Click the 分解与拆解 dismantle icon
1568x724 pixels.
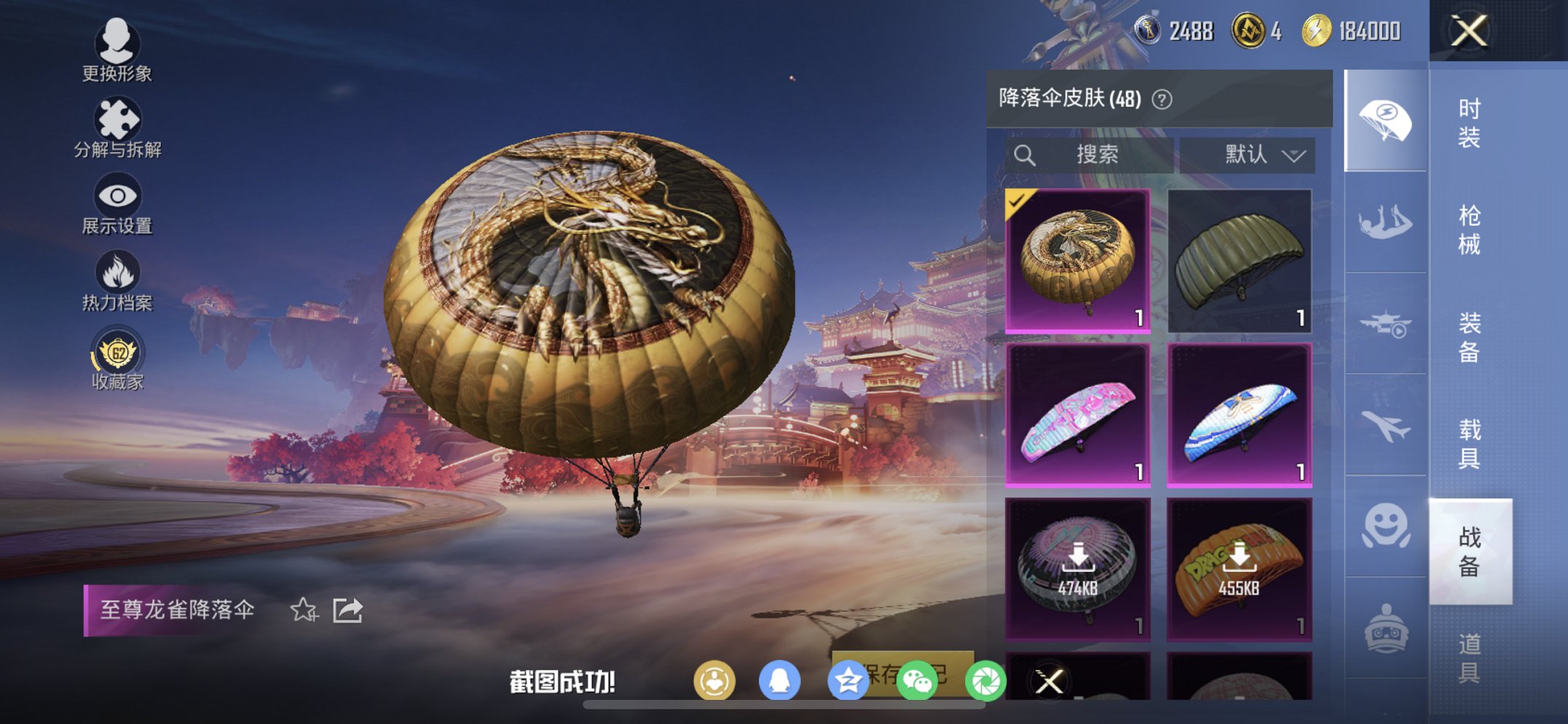117,117
